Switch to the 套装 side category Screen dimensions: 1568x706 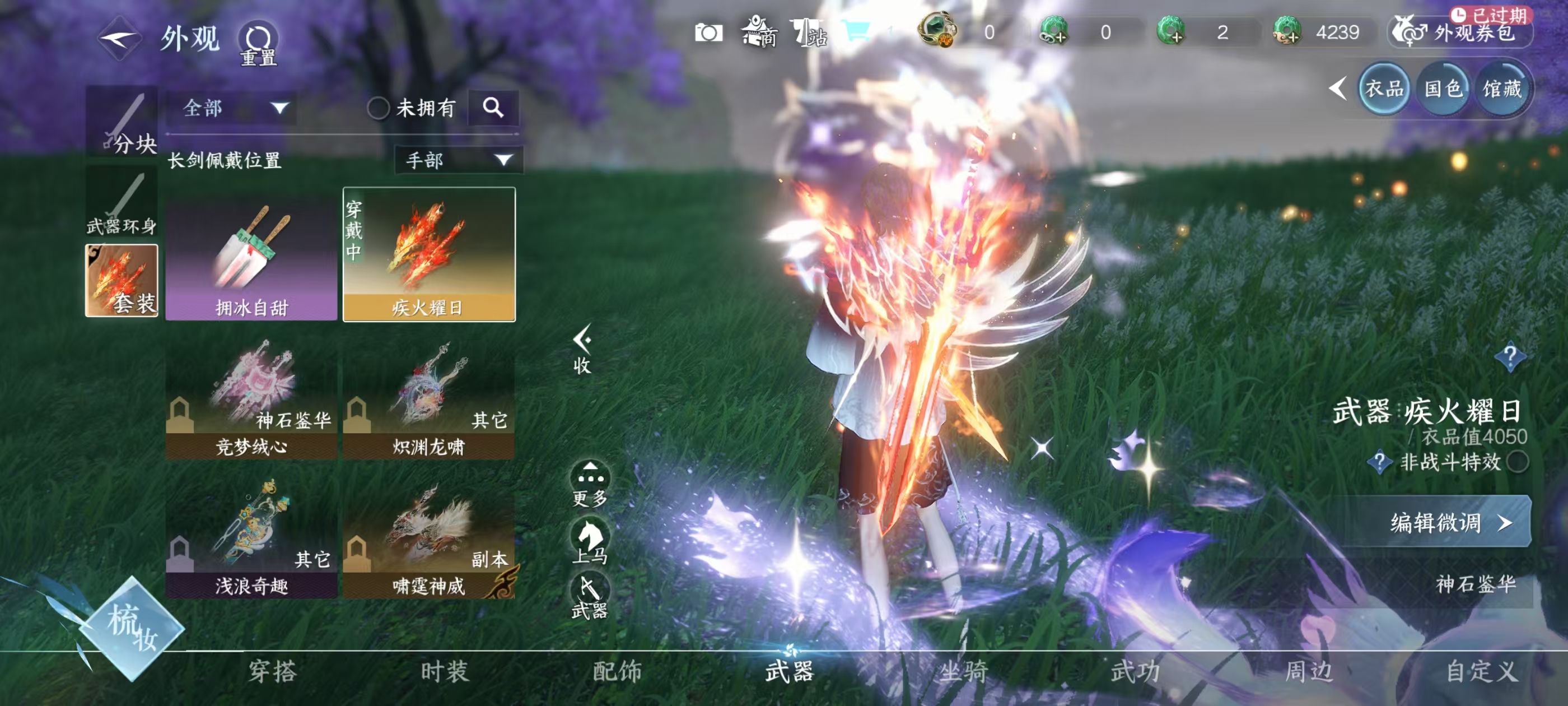coord(122,281)
